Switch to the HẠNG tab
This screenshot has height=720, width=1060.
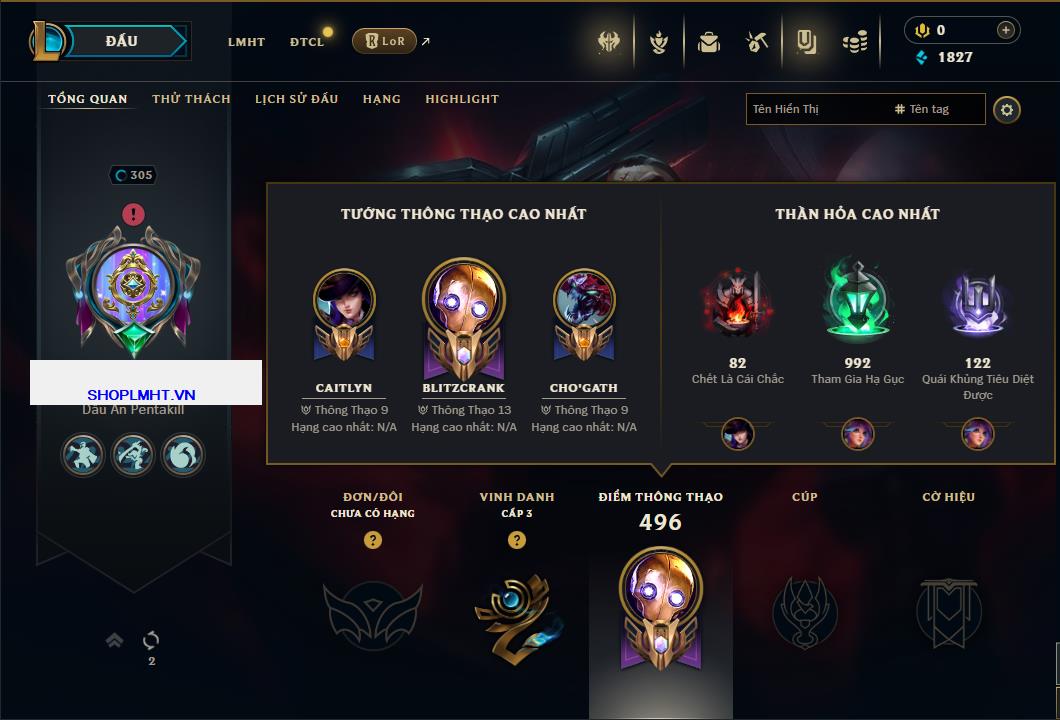click(381, 99)
